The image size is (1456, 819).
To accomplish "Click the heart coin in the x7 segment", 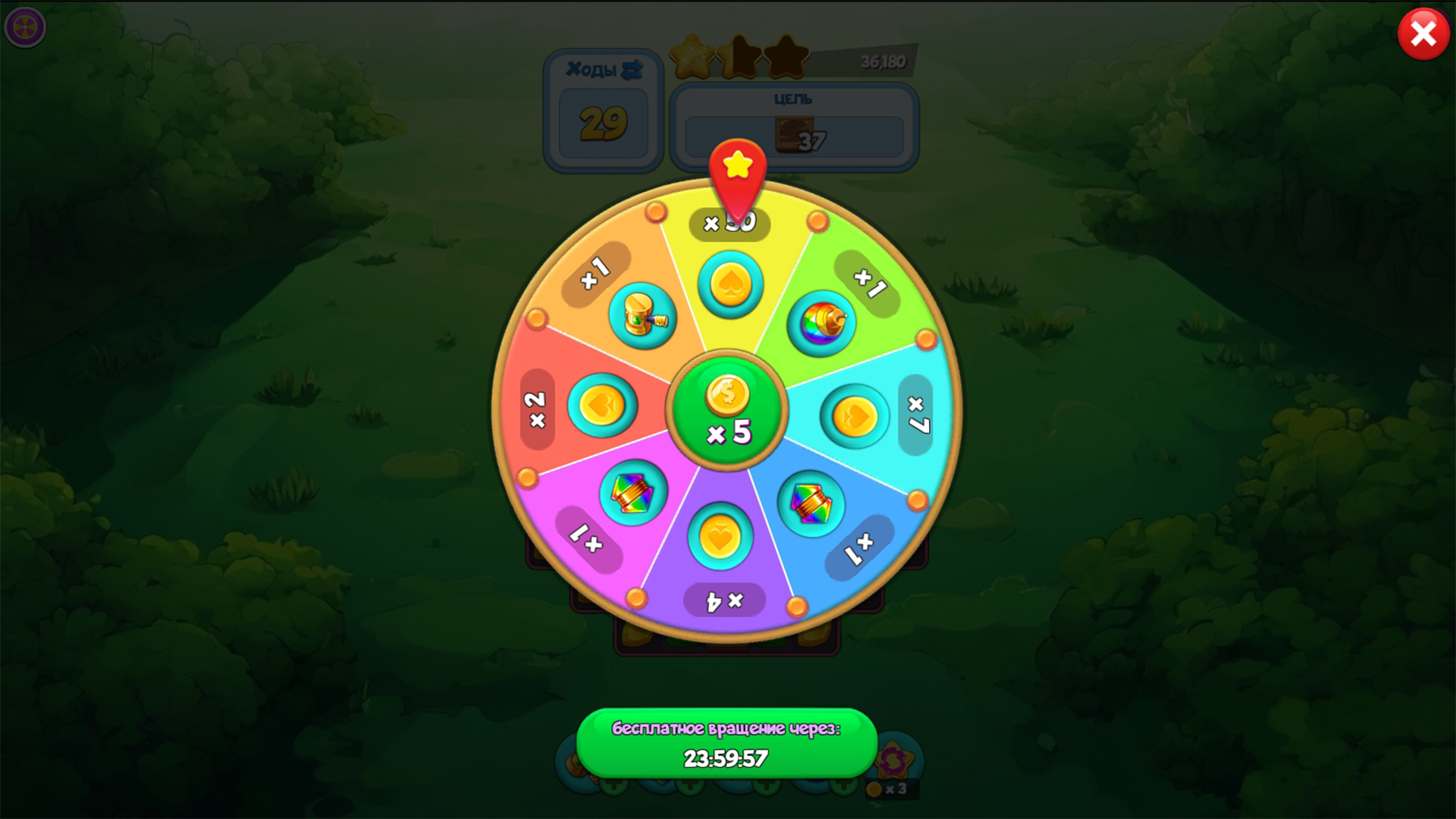I will [x=855, y=414].
